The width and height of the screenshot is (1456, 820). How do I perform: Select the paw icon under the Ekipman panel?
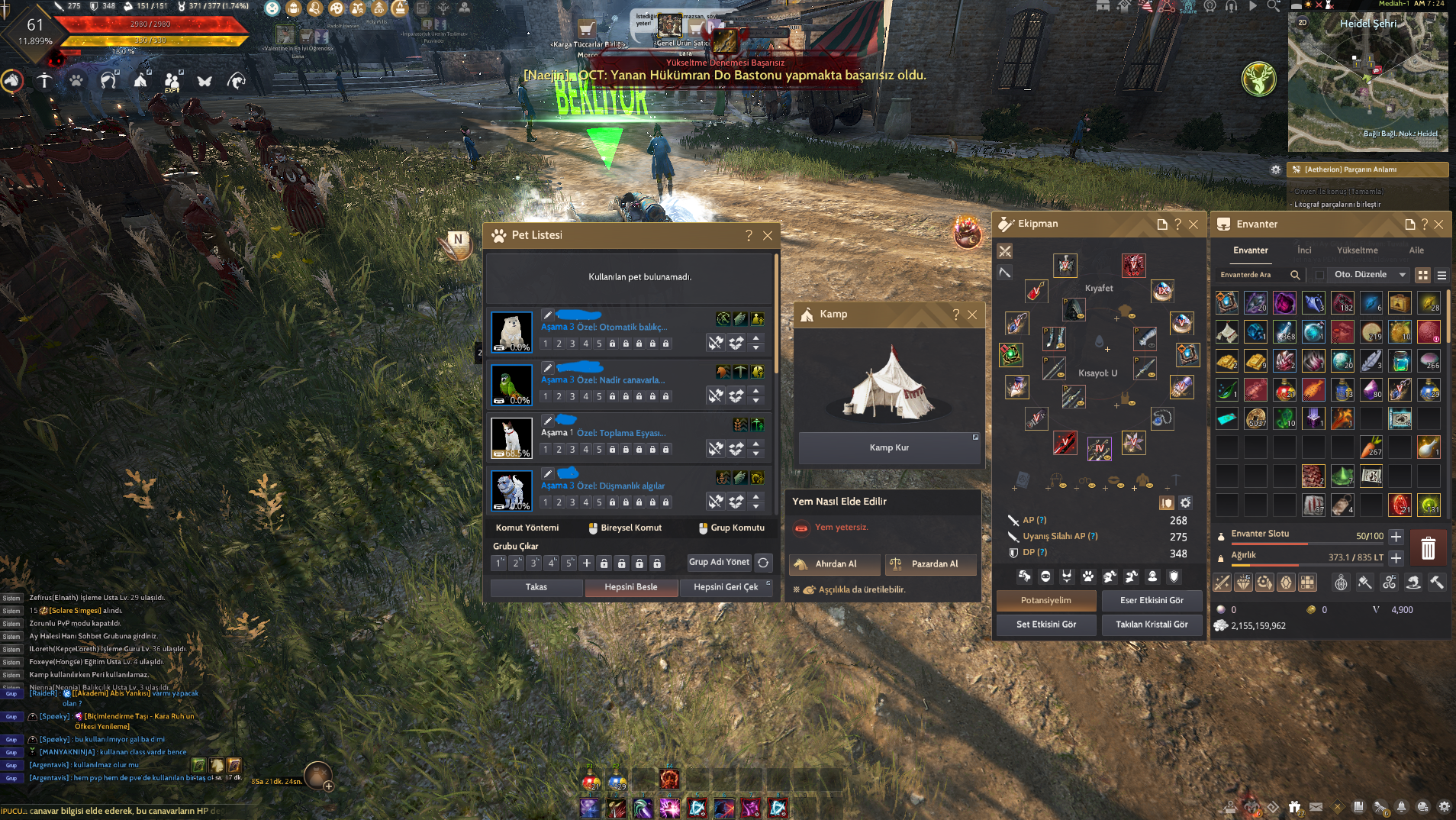[1088, 576]
